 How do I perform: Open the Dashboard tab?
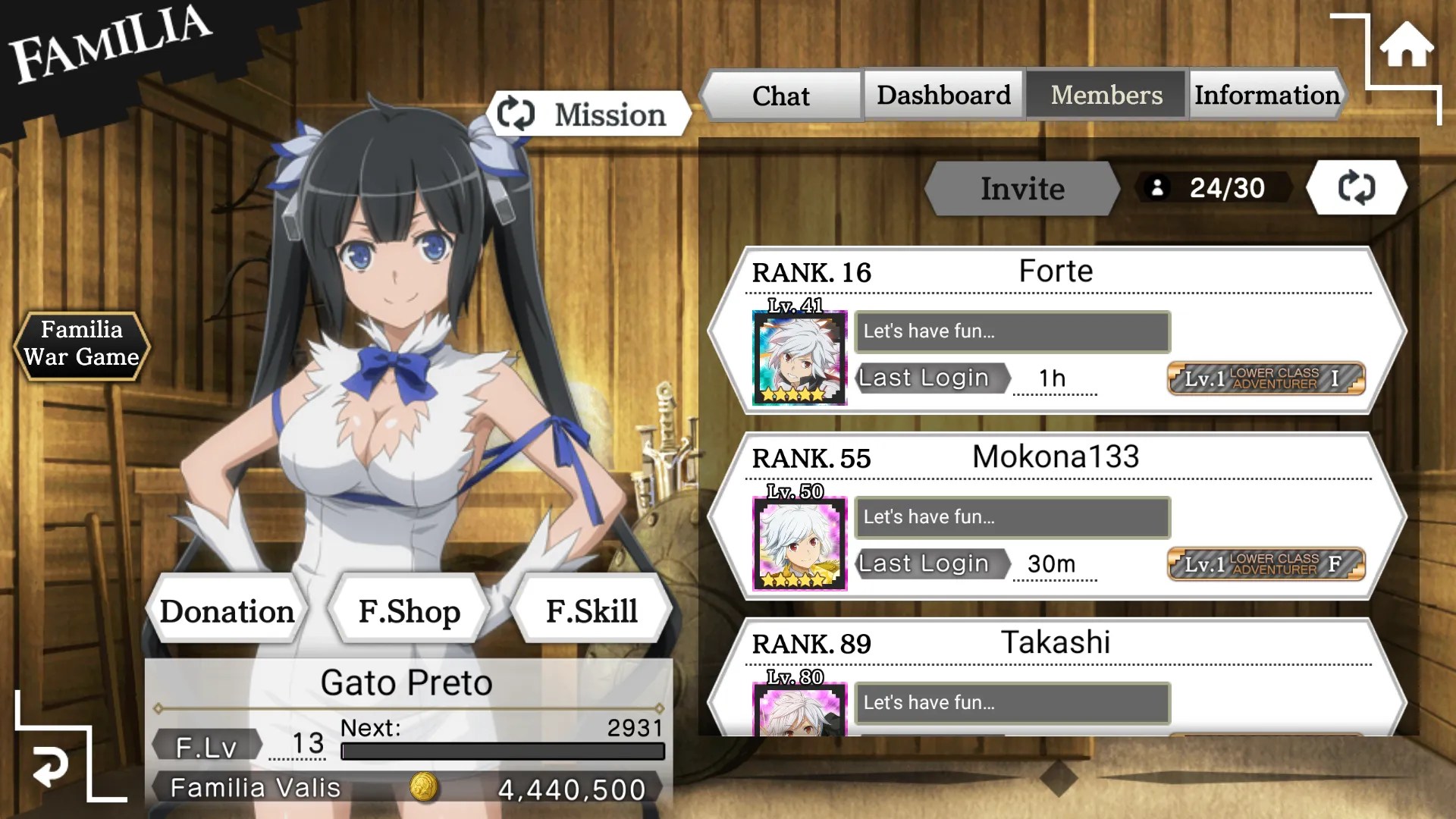(x=943, y=95)
